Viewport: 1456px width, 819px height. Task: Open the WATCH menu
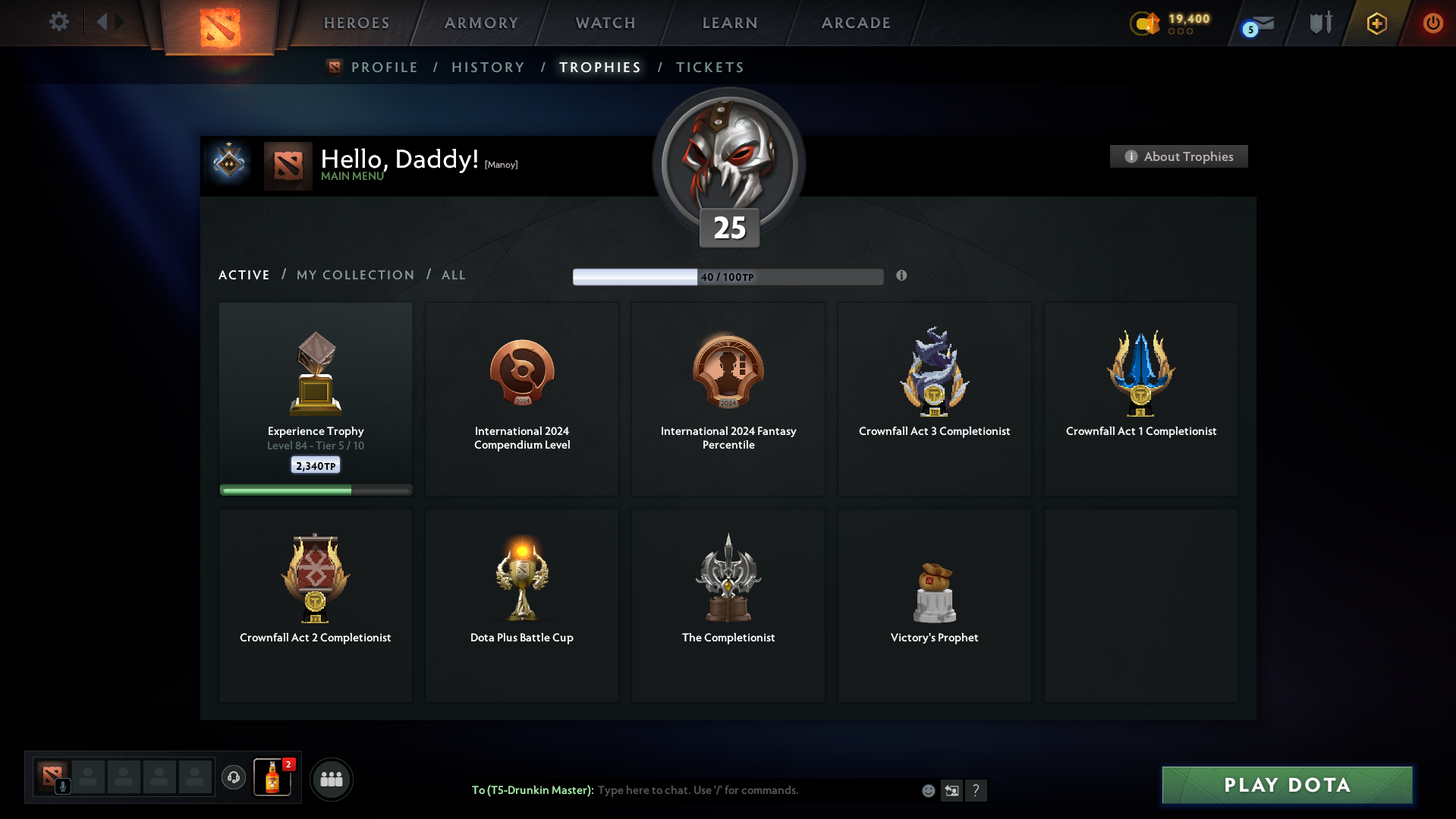[x=605, y=23]
